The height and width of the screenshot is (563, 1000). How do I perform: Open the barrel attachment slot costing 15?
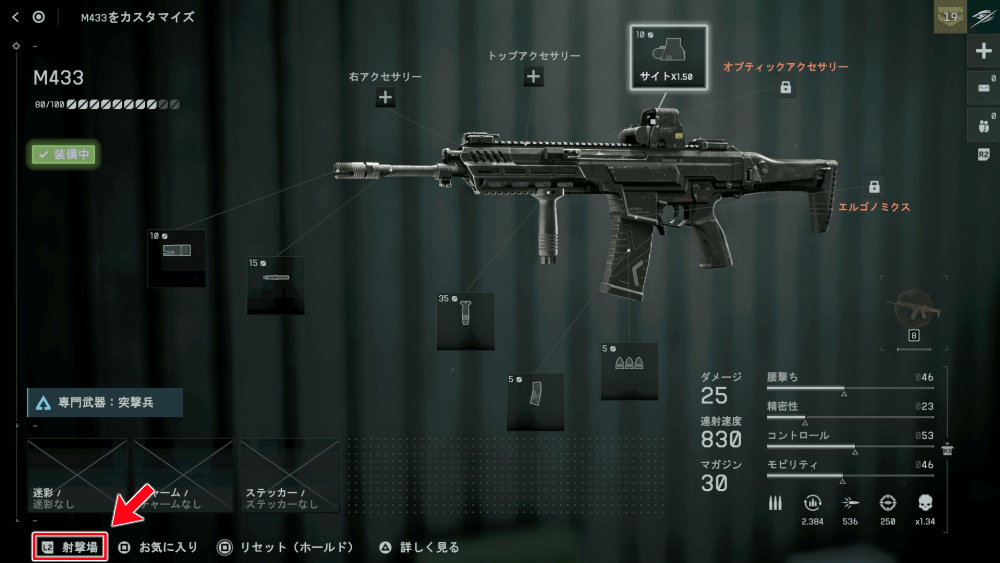[275, 285]
